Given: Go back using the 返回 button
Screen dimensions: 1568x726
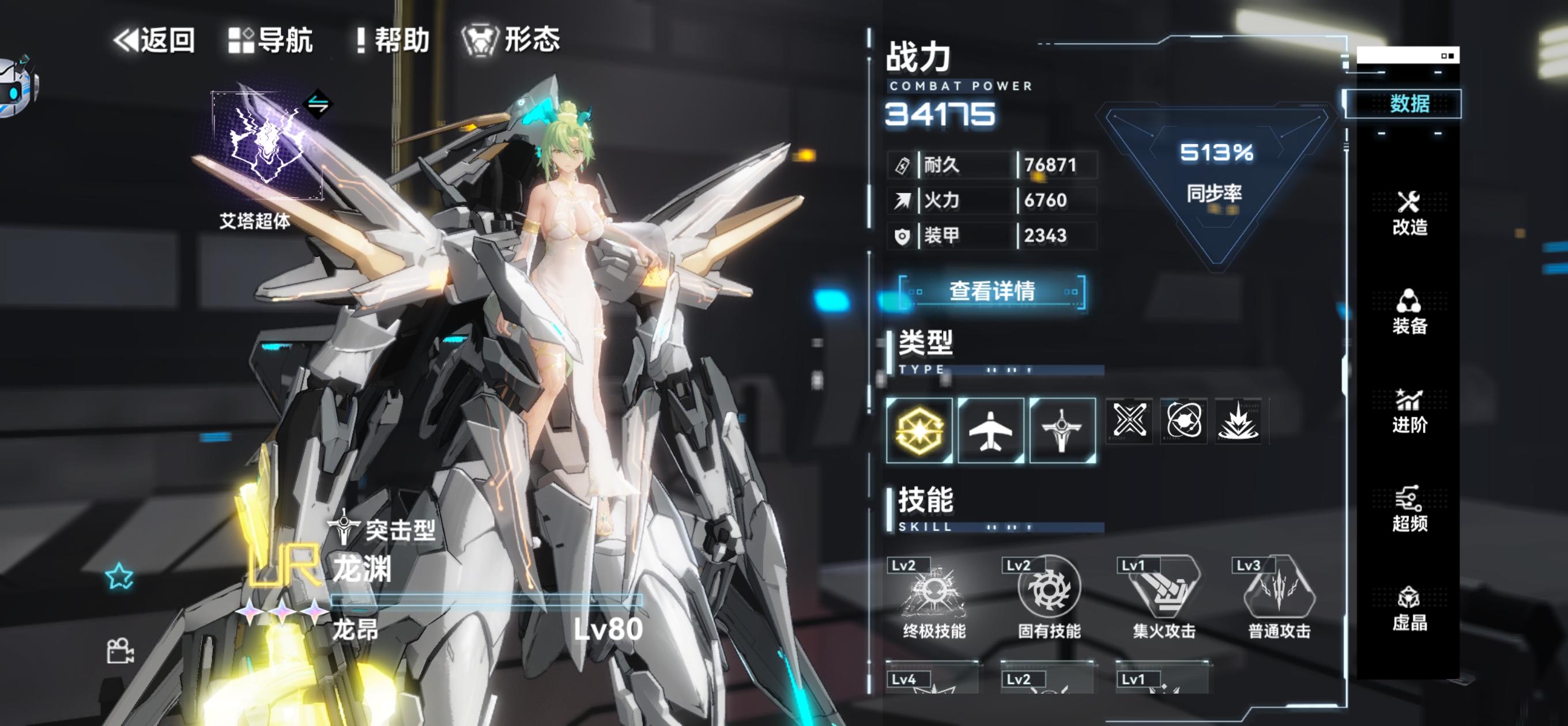Looking at the screenshot, I should [x=154, y=40].
